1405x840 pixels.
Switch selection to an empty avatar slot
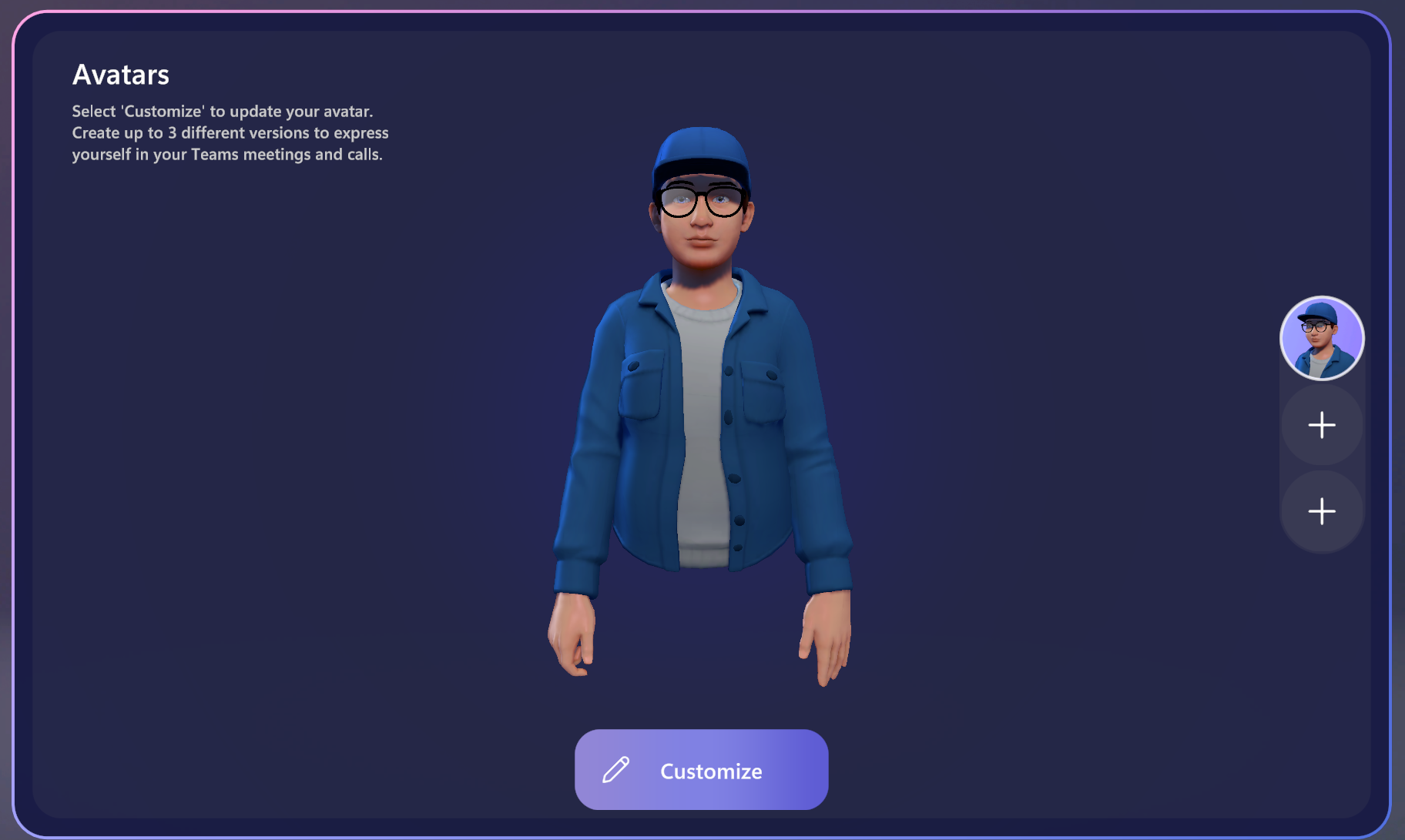1322,425
